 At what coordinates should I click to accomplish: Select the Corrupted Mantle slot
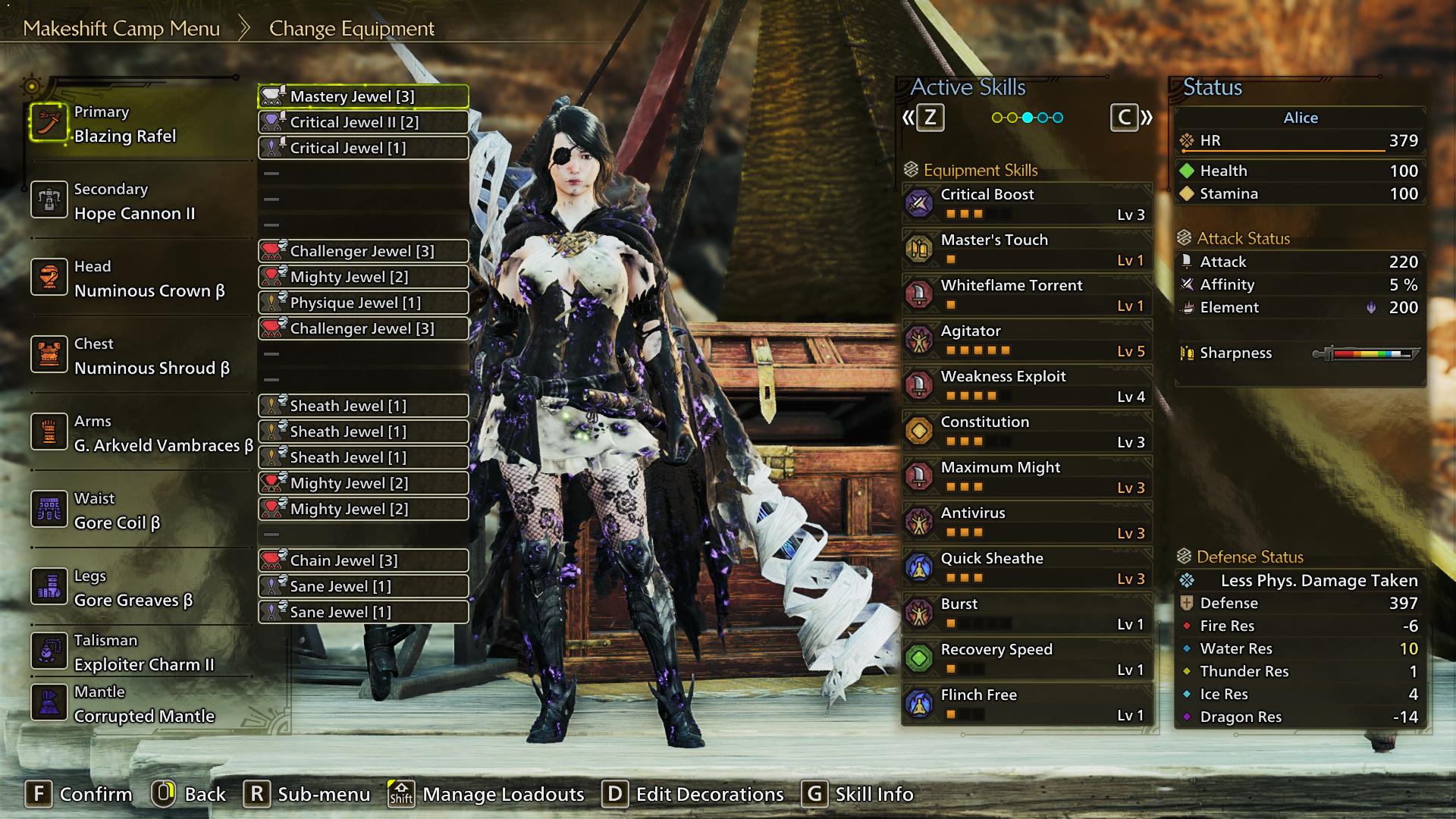coord(144,704)
